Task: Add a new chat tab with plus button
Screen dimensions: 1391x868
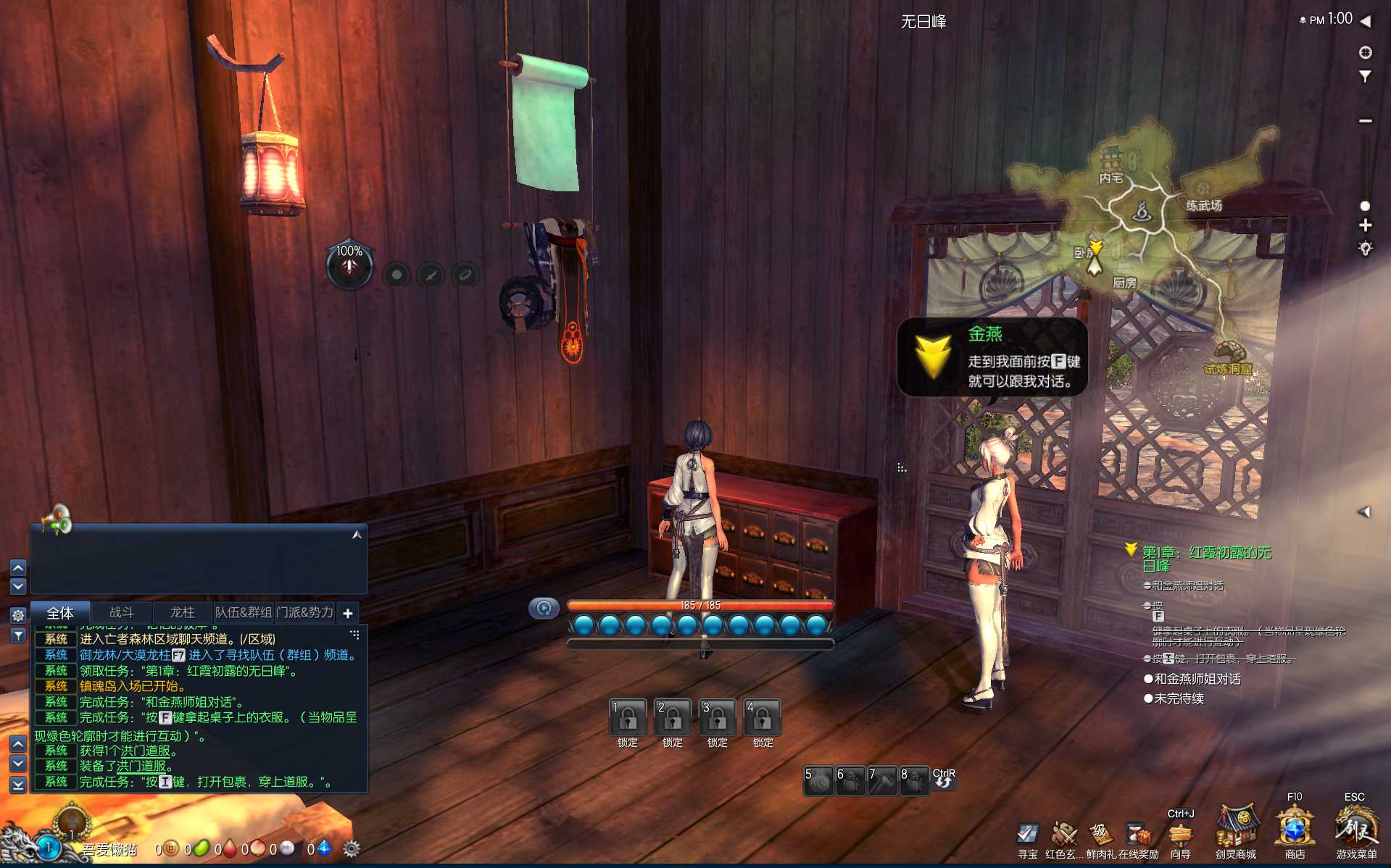Action: pyautogui.click(x=348, y=614)
